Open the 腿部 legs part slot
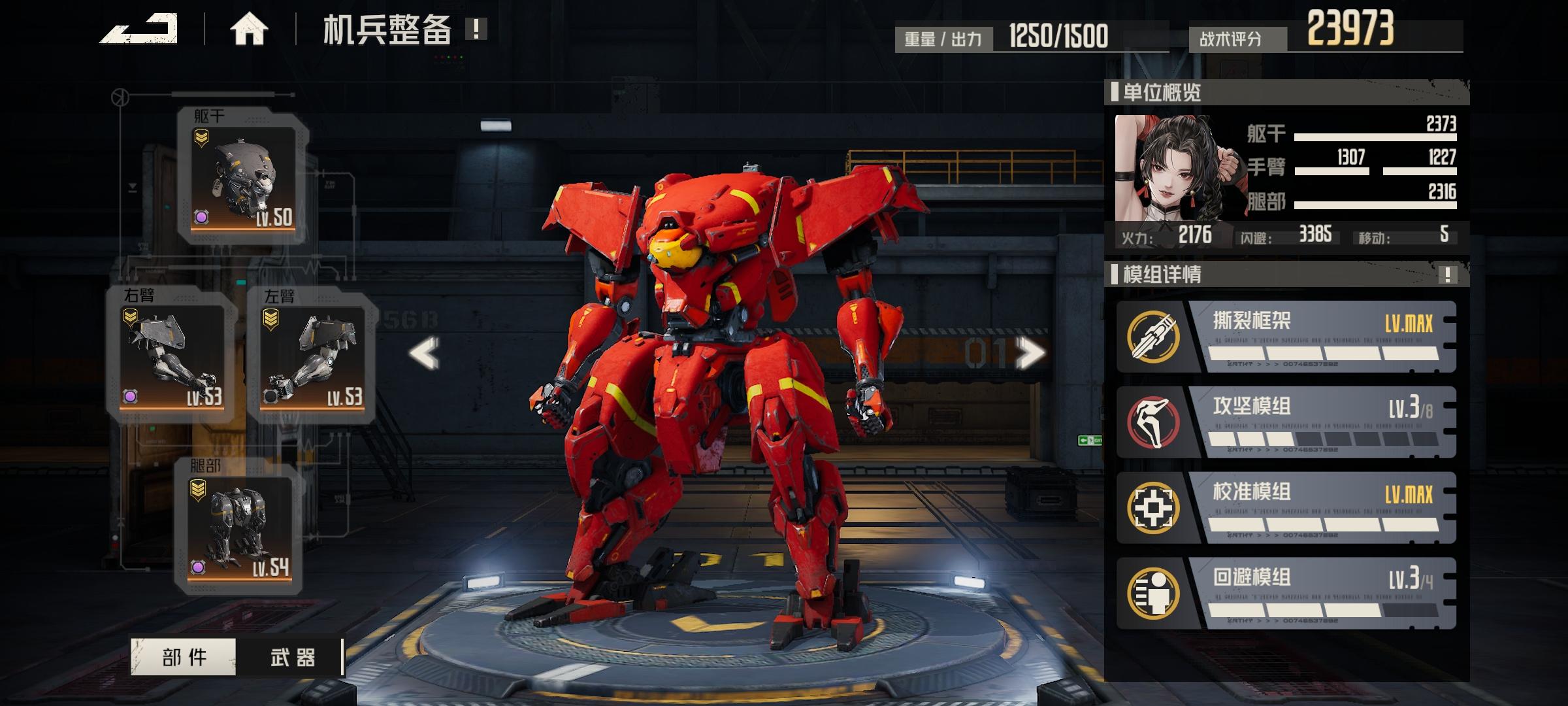The width and height of the screenshot is (1568, 706). (239, 528)
